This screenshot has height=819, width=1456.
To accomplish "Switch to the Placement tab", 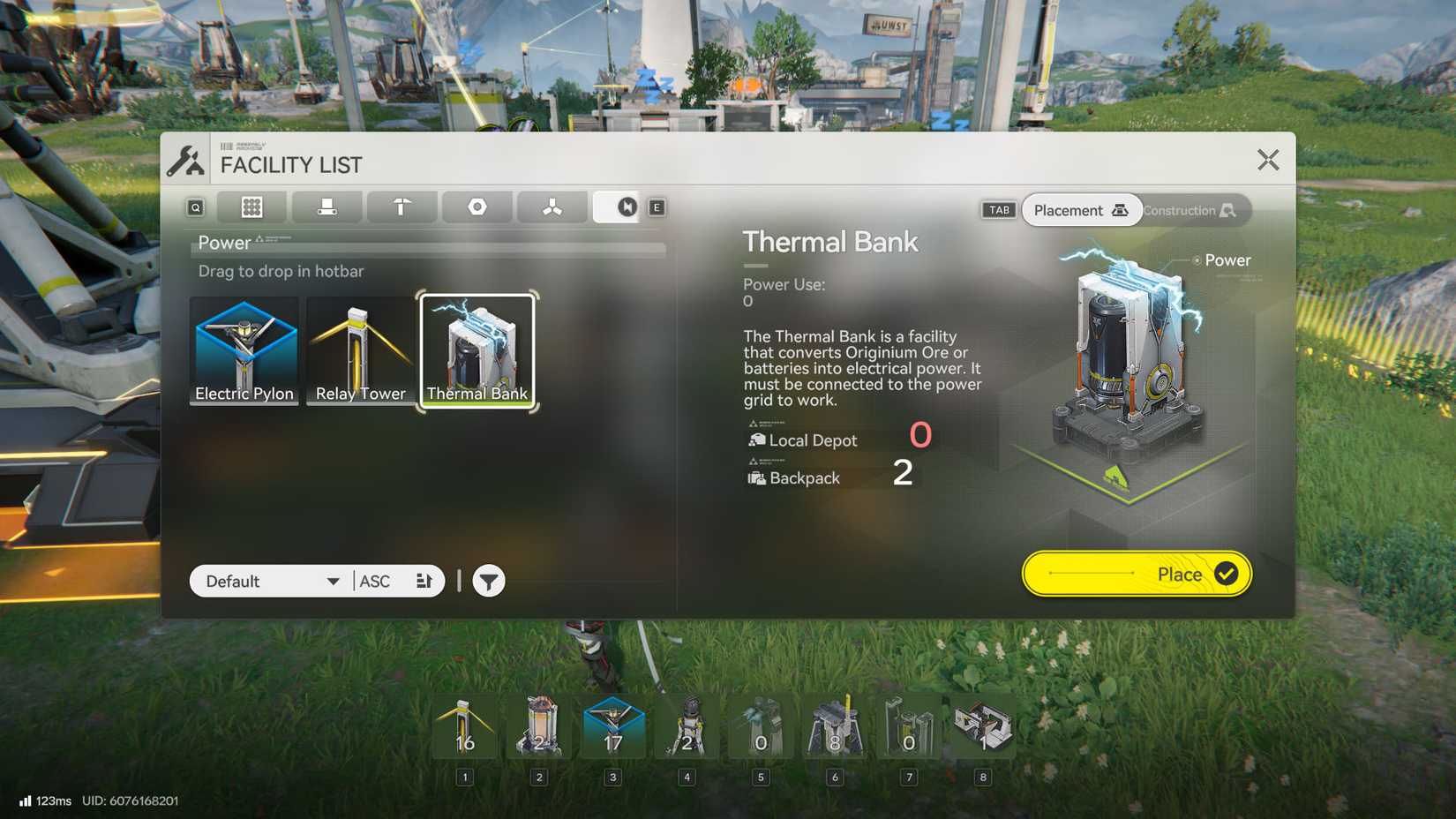I will [x=1081, y=210].
